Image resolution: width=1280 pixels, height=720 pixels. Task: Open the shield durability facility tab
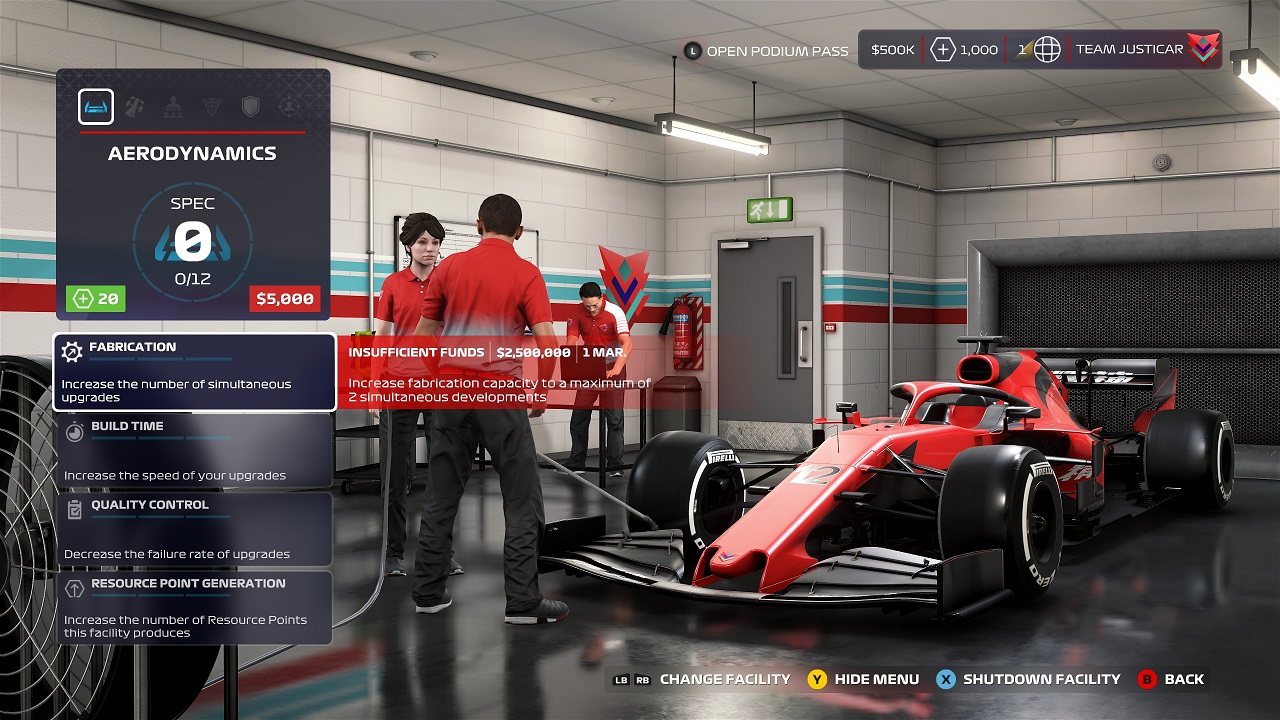[x=250, y=107]
